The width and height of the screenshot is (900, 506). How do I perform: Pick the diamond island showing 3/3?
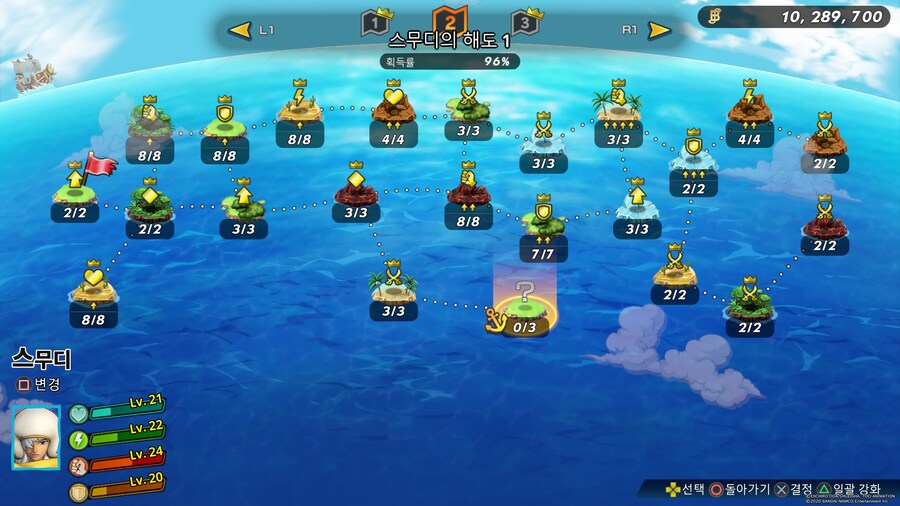(356, 190)
